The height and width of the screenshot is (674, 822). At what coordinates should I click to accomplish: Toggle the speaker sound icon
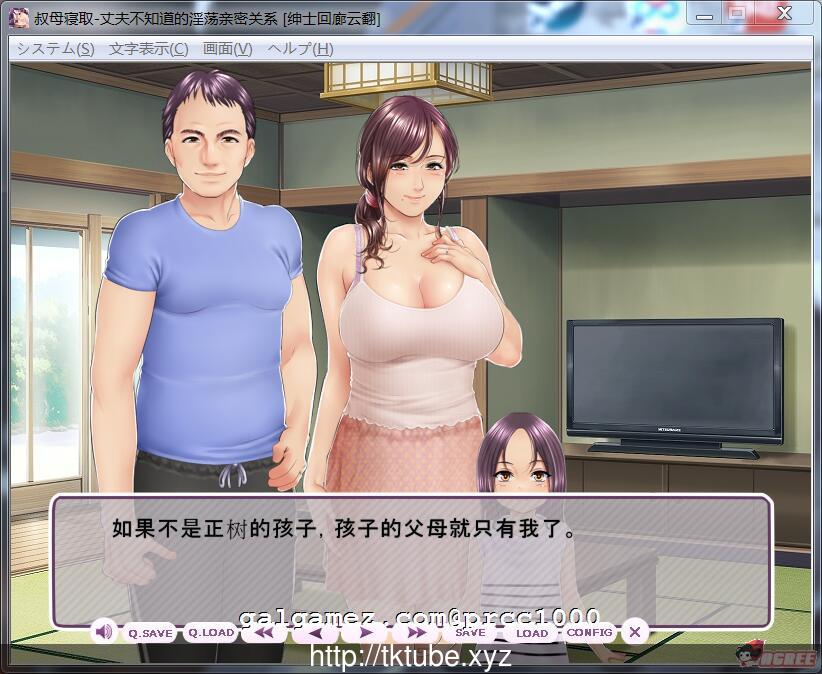pos(104,632)
